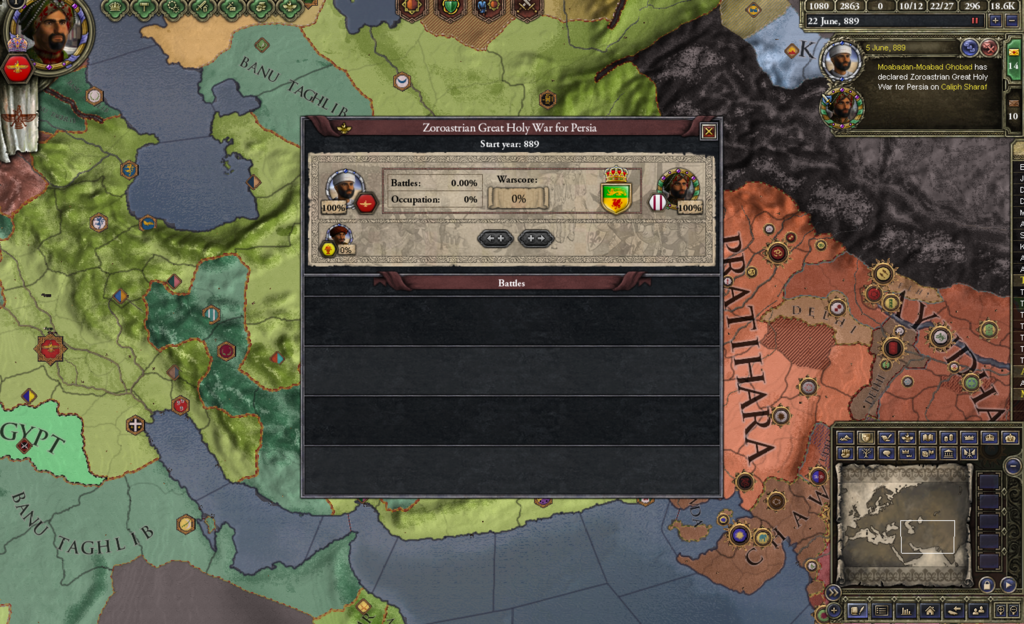Screen dimensions: 1024x624
Task: Click the attacker leader portrait in war panel
Action: (x=344, y=186)
